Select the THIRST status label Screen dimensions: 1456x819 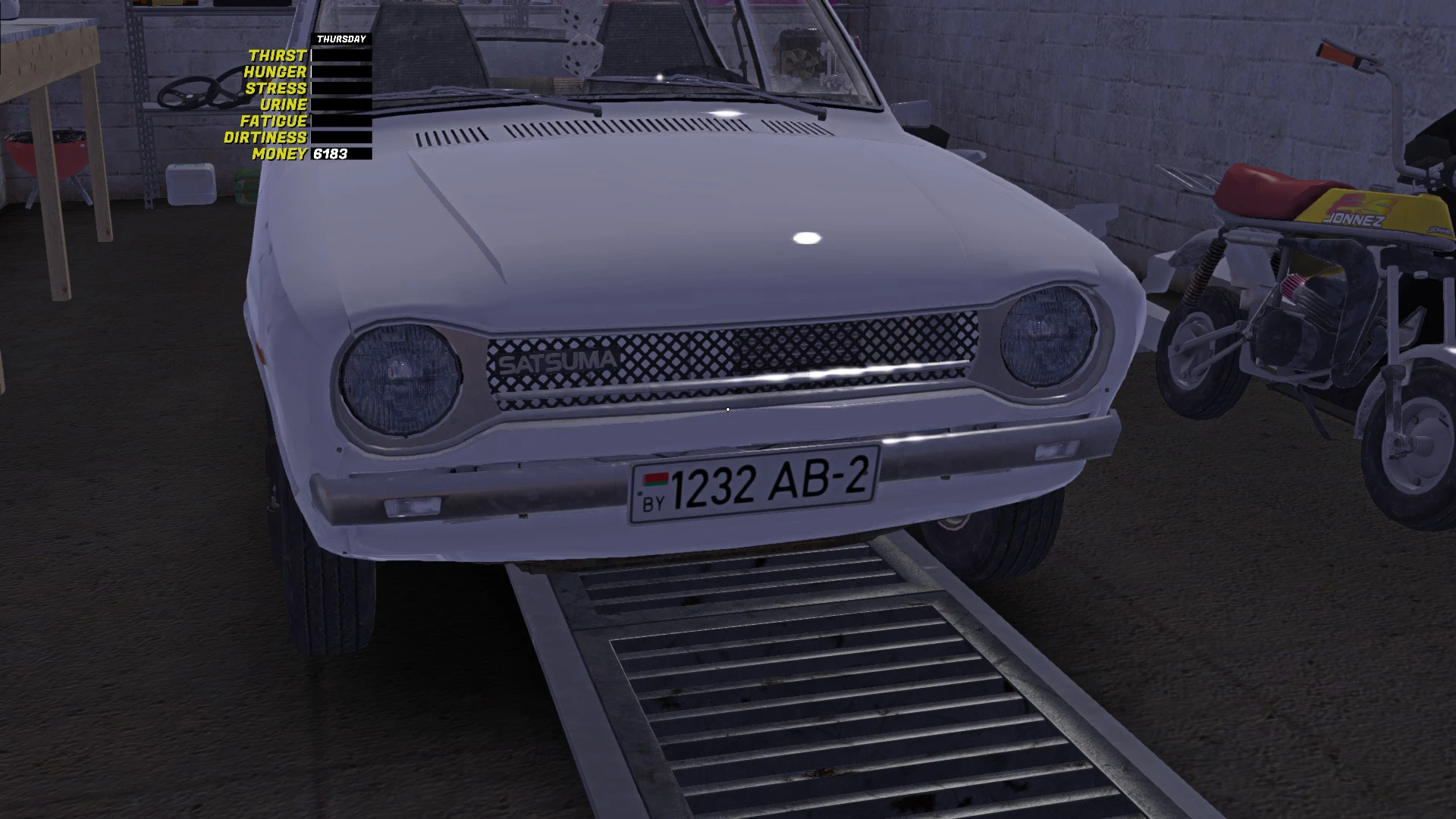pos(278,55)
